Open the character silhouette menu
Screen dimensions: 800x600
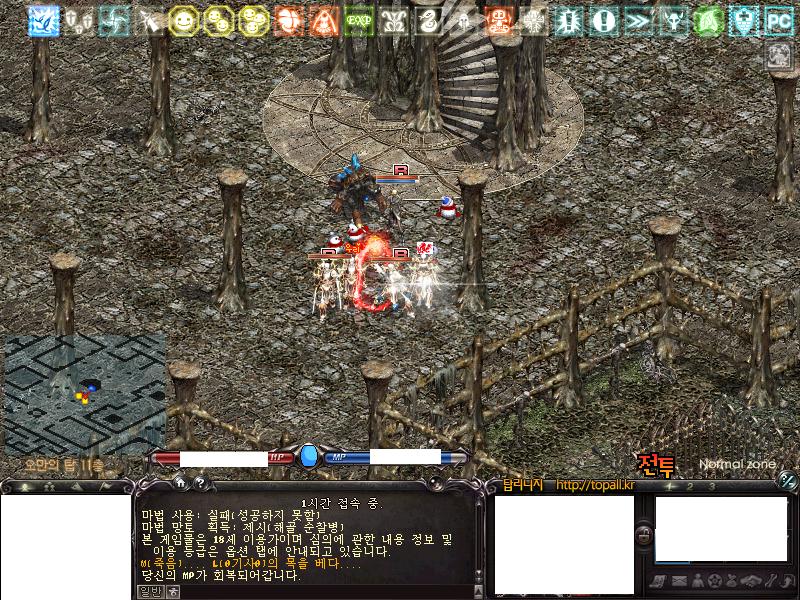(x=696, y=581)
